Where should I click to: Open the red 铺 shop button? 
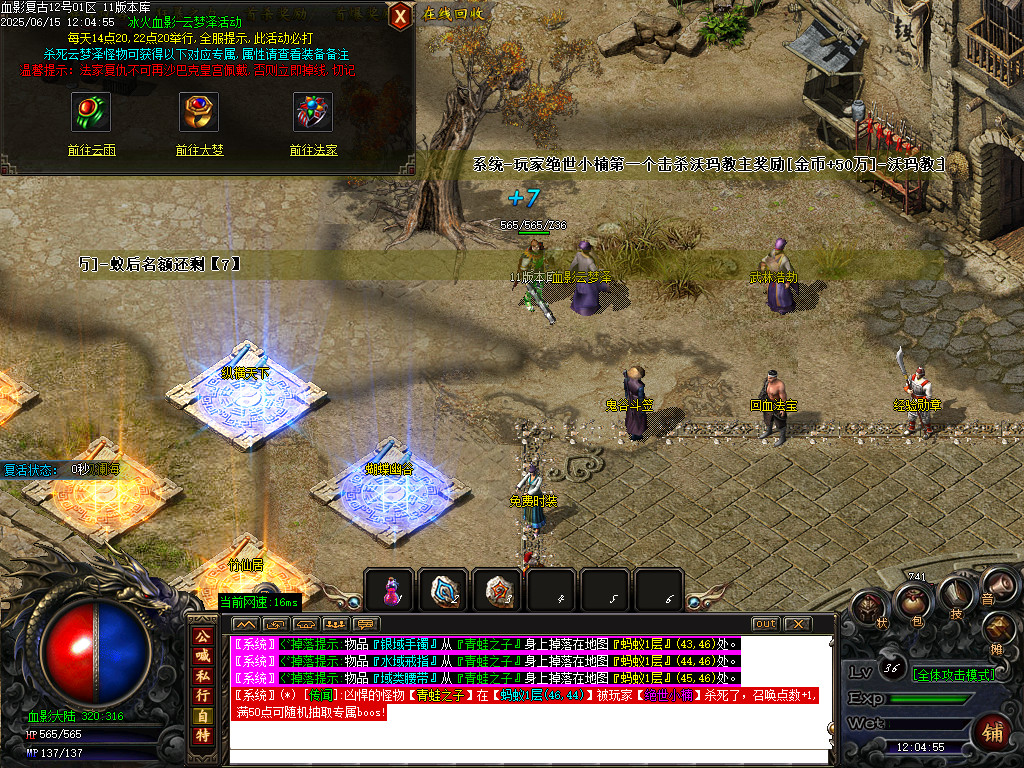(992, 732)
